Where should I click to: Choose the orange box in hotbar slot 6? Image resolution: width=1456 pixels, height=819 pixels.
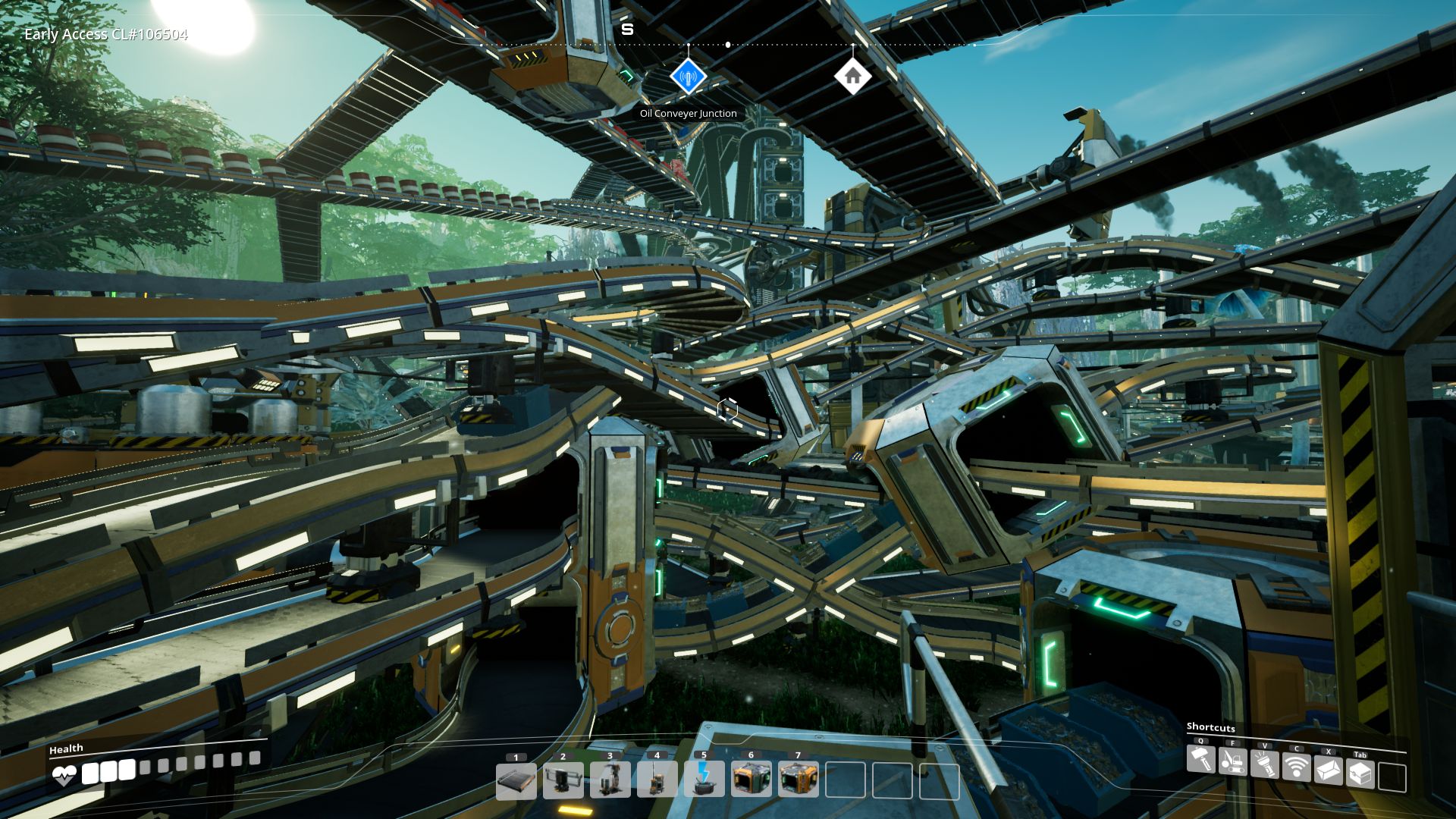tap(752, 781)
